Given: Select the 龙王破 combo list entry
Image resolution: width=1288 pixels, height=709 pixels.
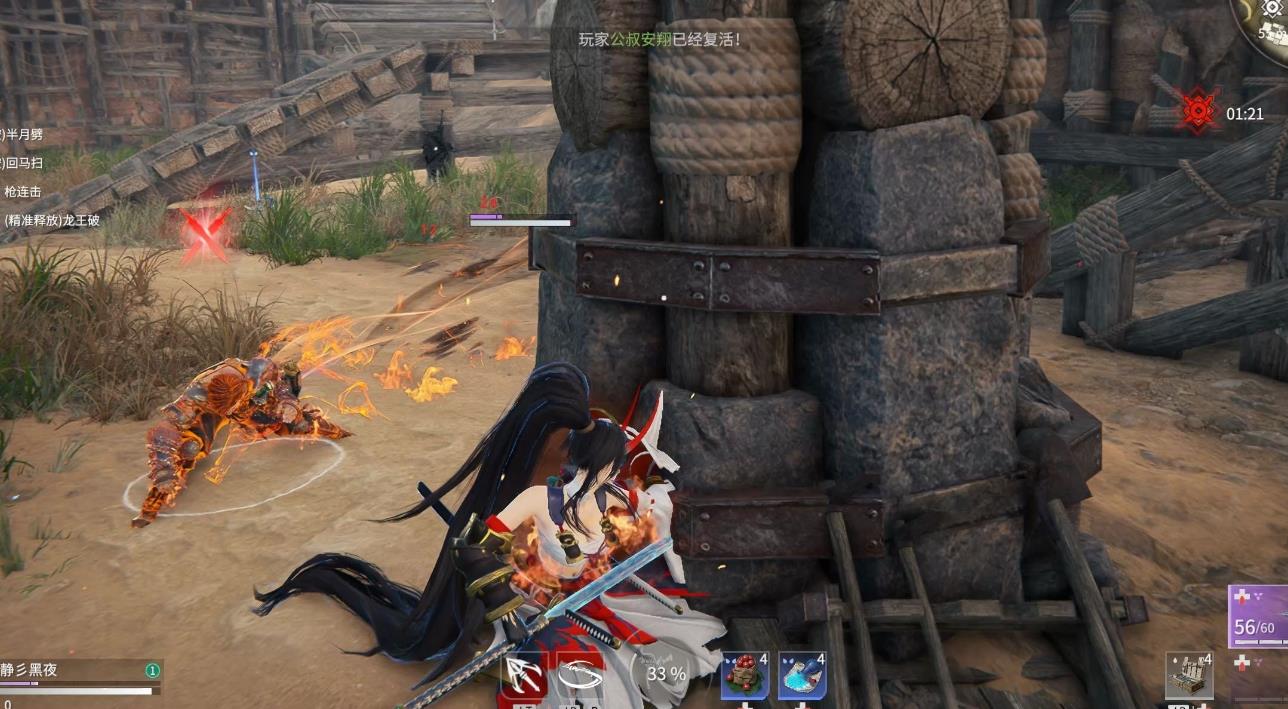Looking at the screenshot, I should (x=52, y=220).
